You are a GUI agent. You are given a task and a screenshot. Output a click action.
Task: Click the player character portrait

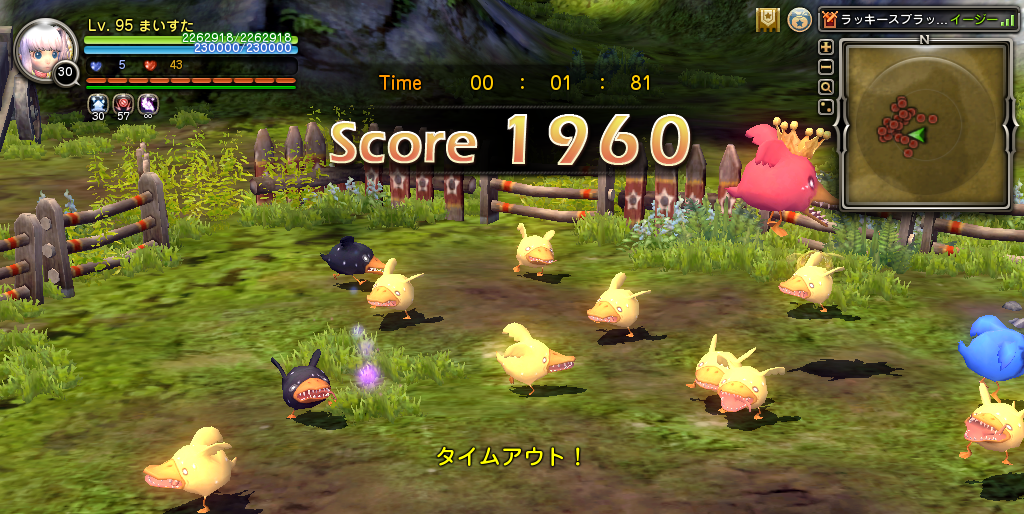pos(45,50)
